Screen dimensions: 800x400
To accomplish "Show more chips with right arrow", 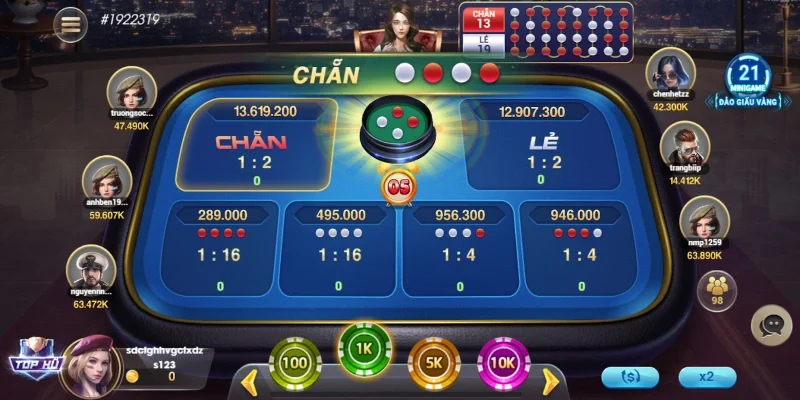I will pos(549,381).
